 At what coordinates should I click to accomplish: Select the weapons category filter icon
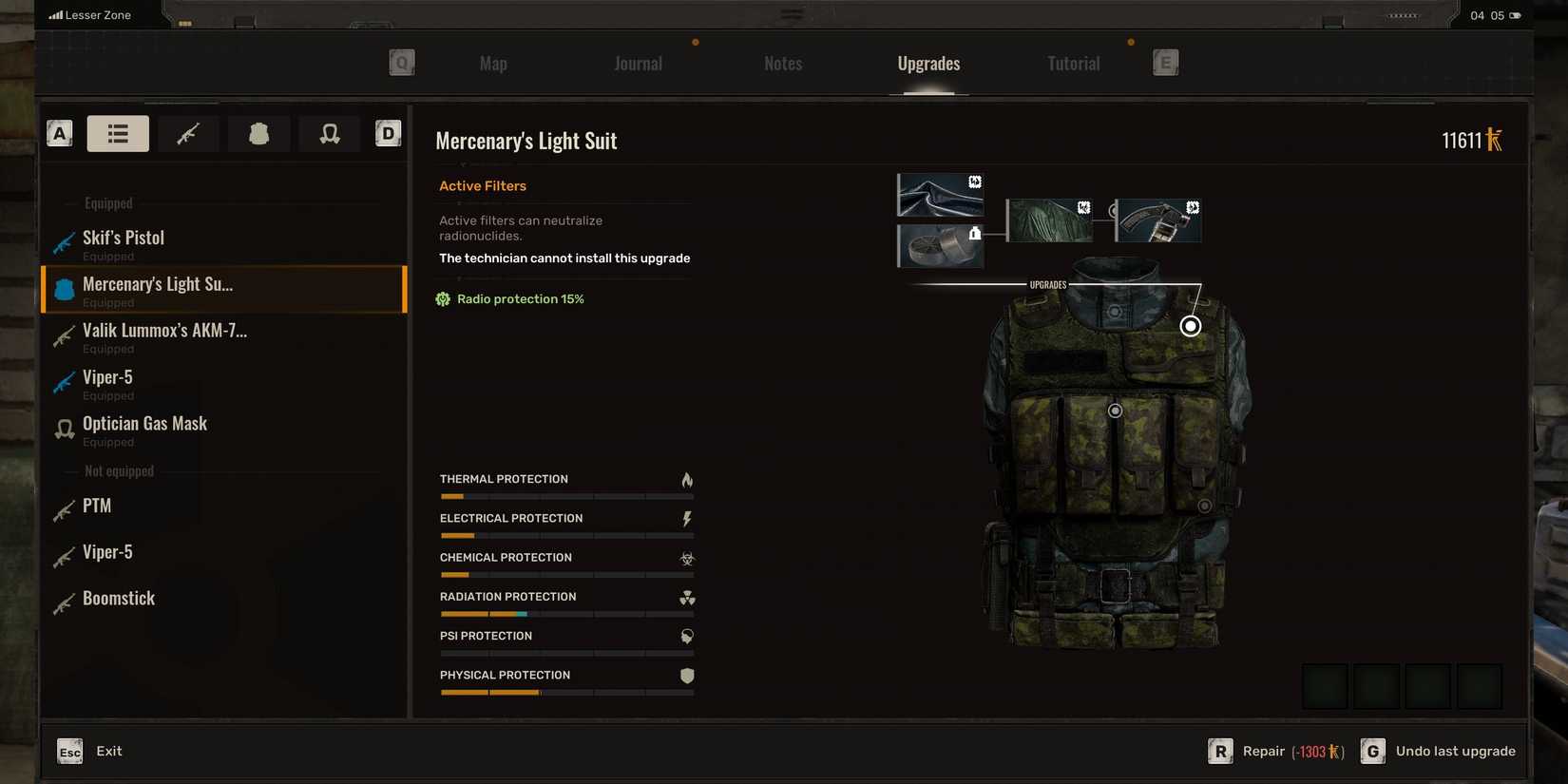click(187, 133)
